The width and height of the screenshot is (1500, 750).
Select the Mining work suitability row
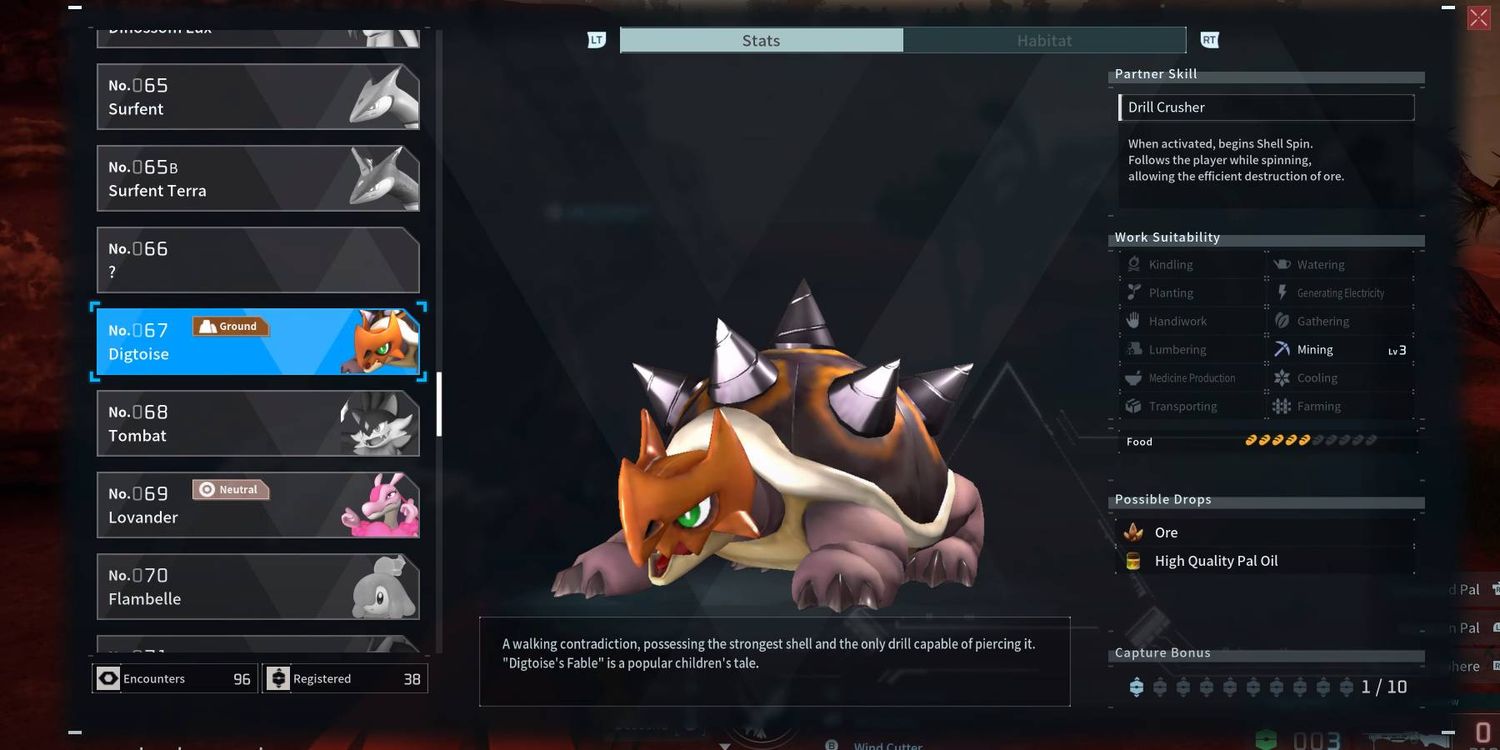pos(1340,350)
